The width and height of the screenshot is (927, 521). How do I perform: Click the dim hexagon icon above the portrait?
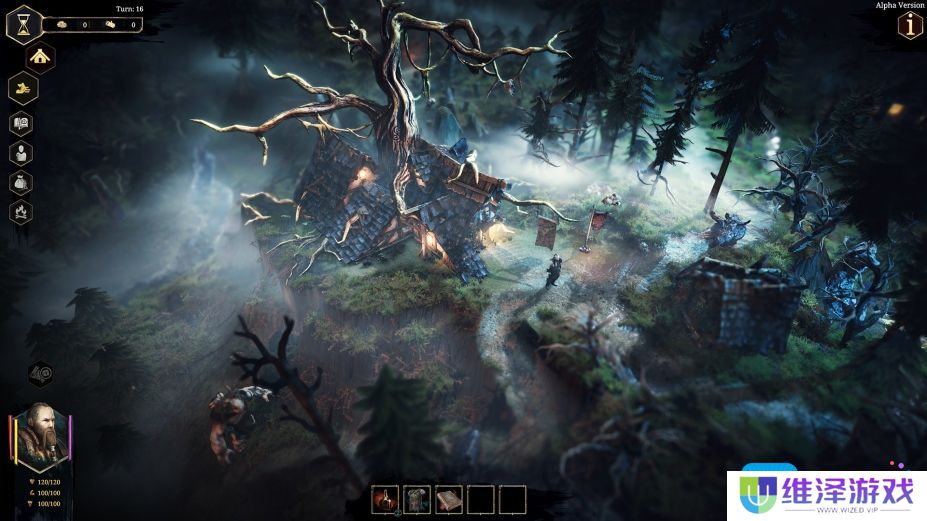(41, 375)
